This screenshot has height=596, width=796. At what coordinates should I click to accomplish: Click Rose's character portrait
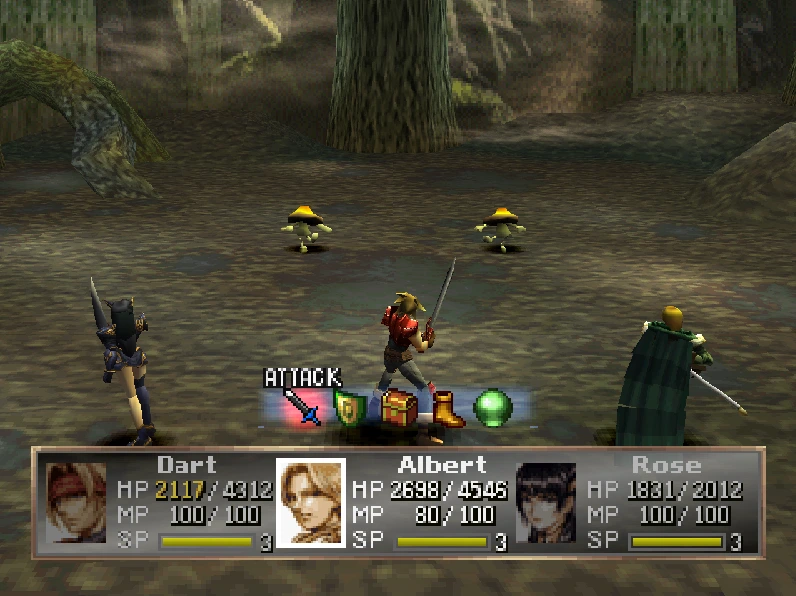pyautogui.click(x=546, y=502)
